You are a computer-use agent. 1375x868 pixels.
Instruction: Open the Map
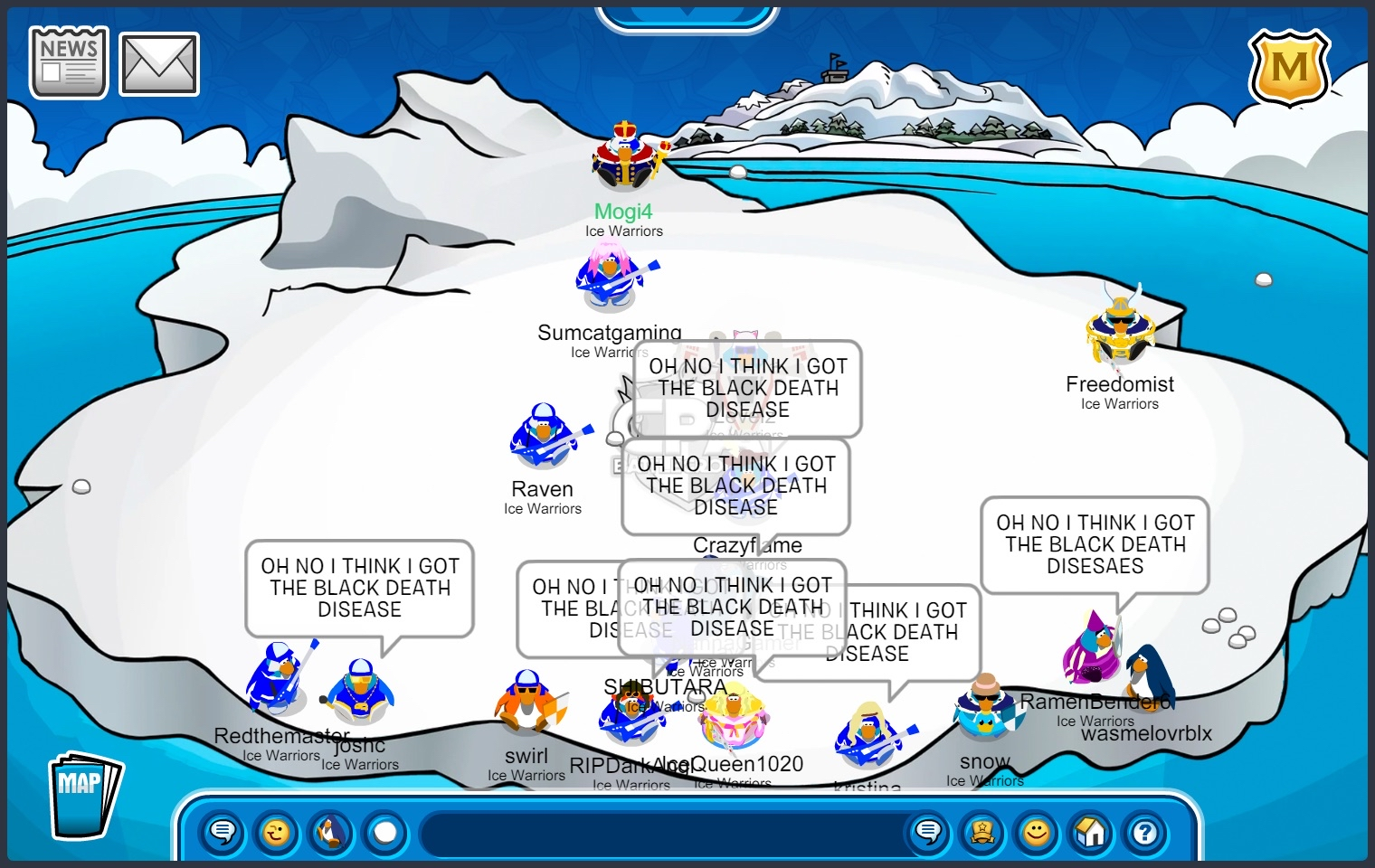point(84,795)
